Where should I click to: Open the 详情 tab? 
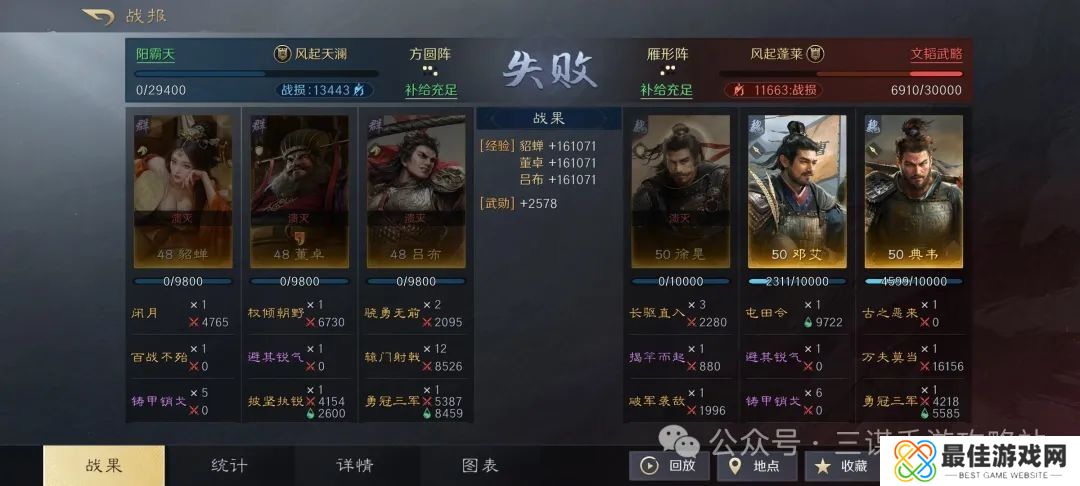coord(354,466)
